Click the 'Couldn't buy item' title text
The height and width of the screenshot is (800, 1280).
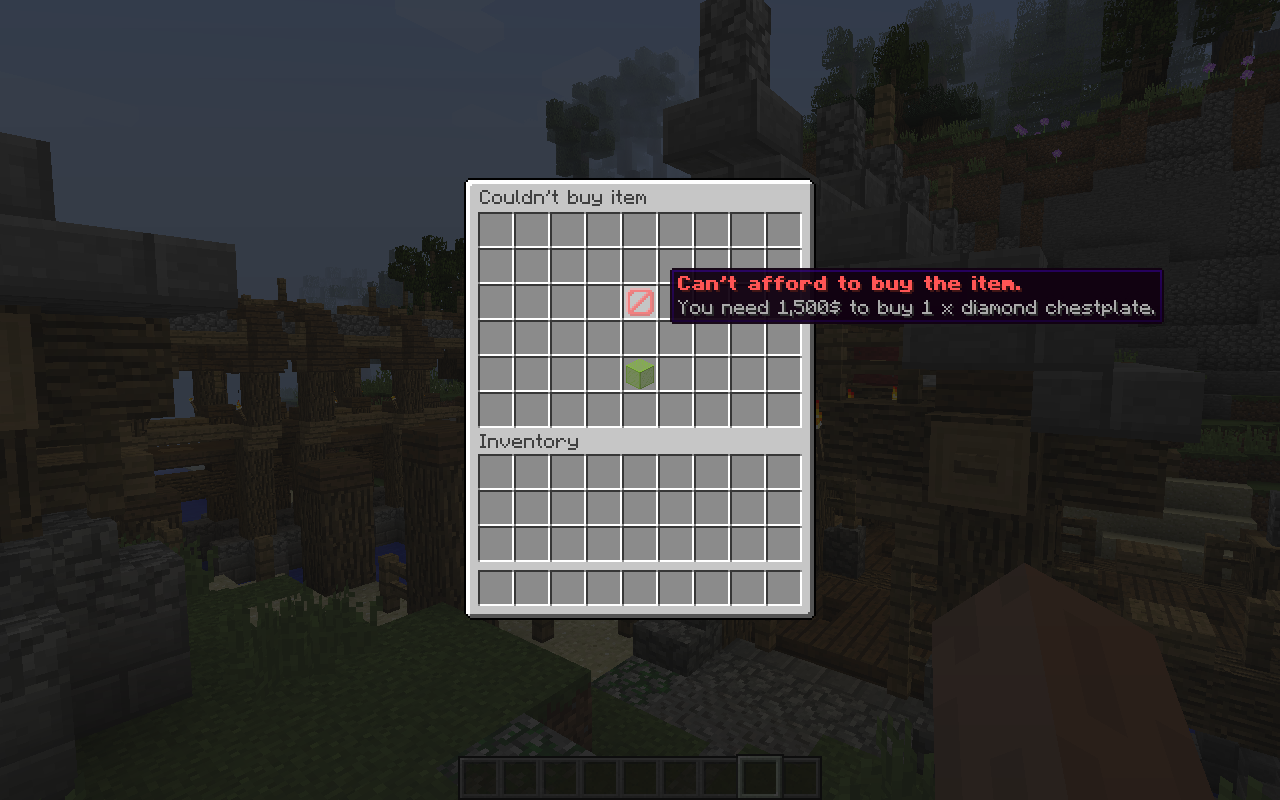564,197
